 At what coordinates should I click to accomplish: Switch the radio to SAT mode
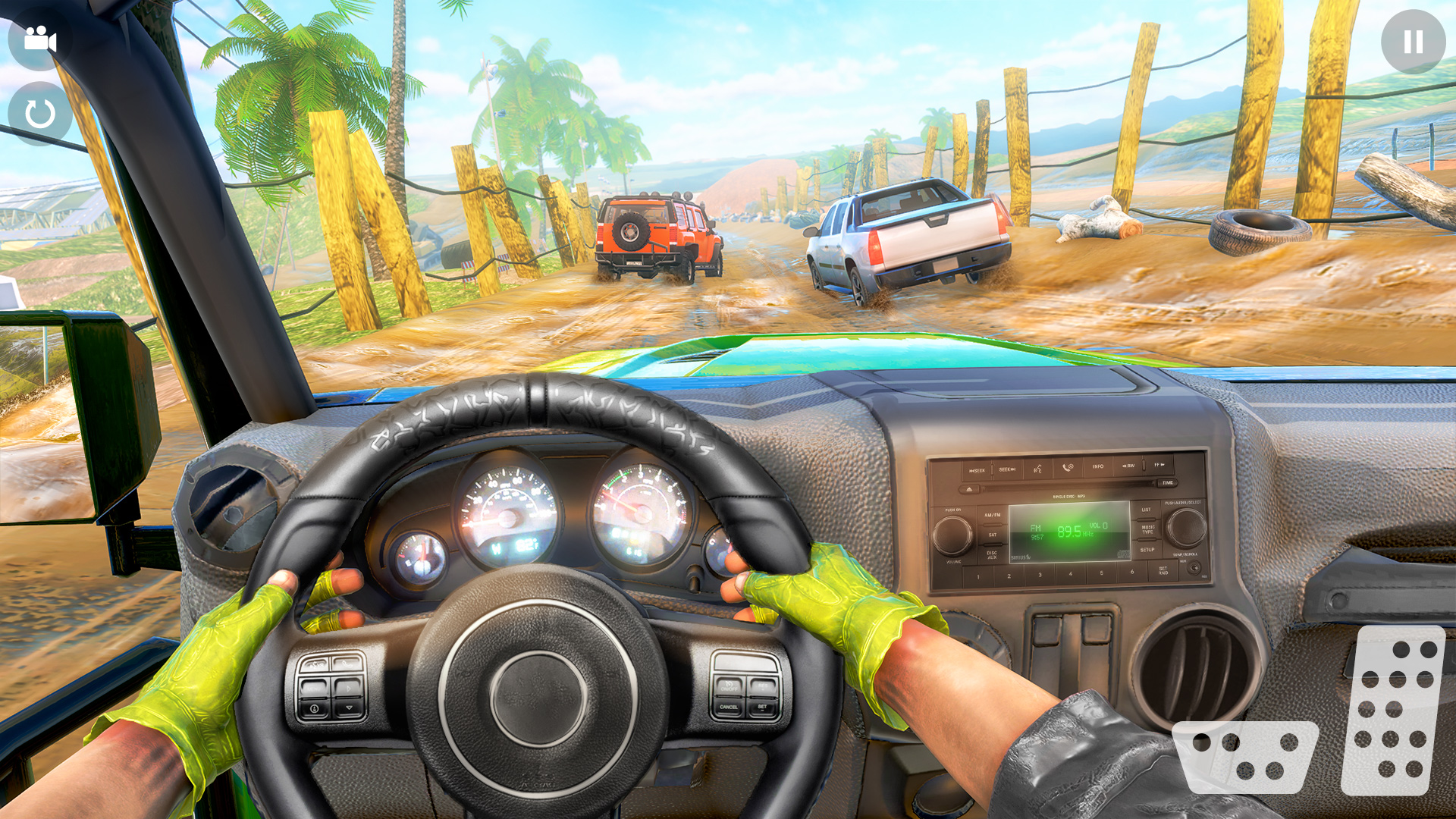(x=993, y=535)
